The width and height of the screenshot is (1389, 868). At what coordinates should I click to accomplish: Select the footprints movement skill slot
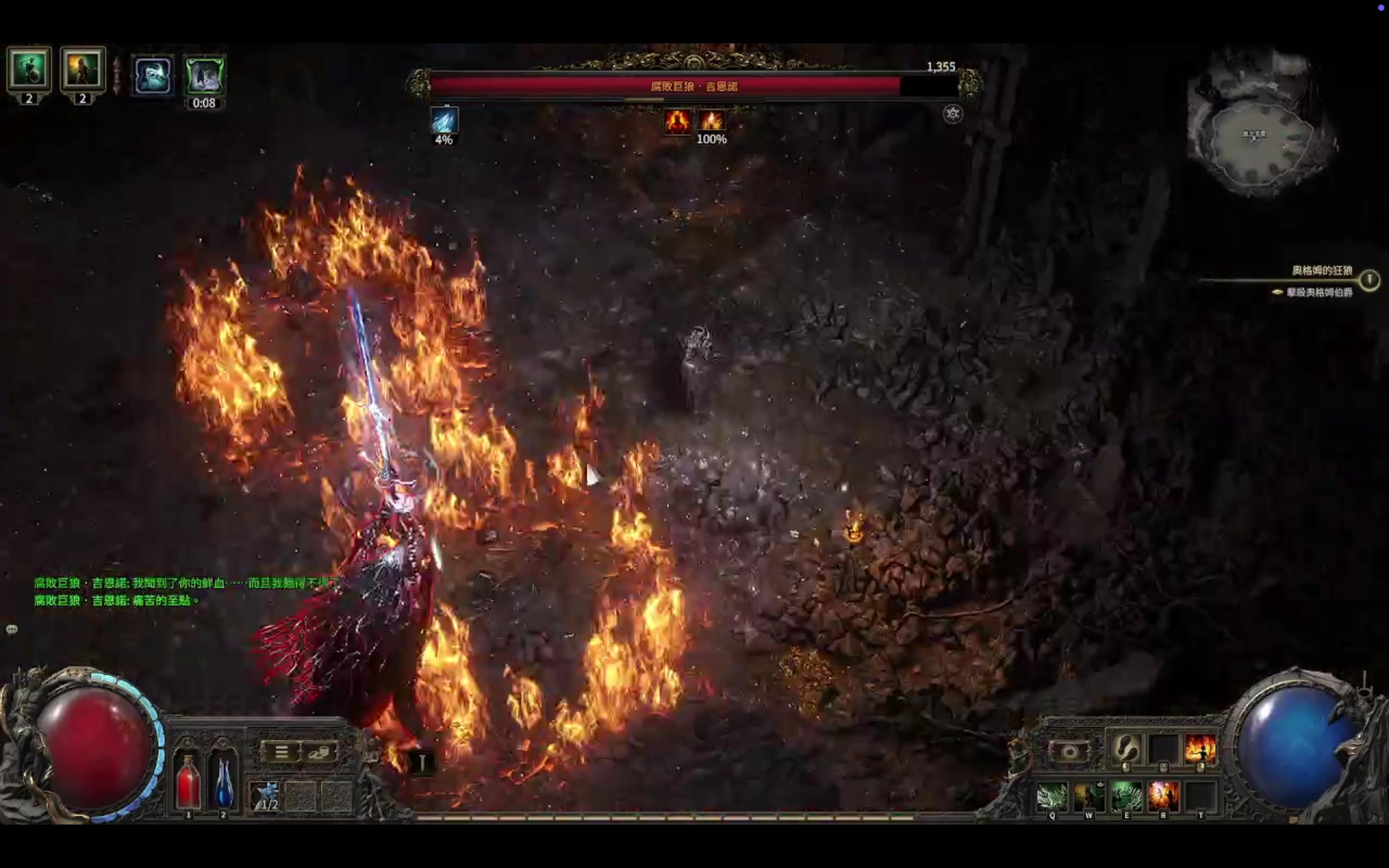click(1126, 748)
